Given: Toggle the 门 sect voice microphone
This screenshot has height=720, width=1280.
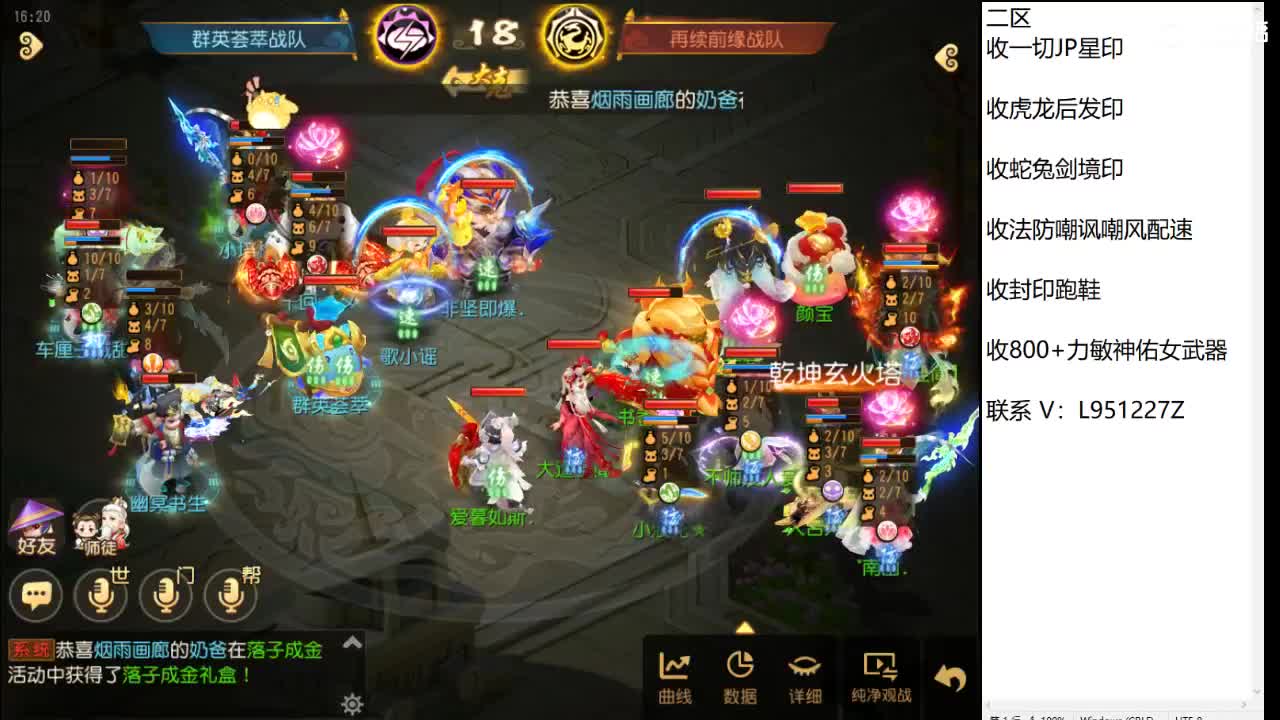Looking at the screenshot, I should point(166,595).
